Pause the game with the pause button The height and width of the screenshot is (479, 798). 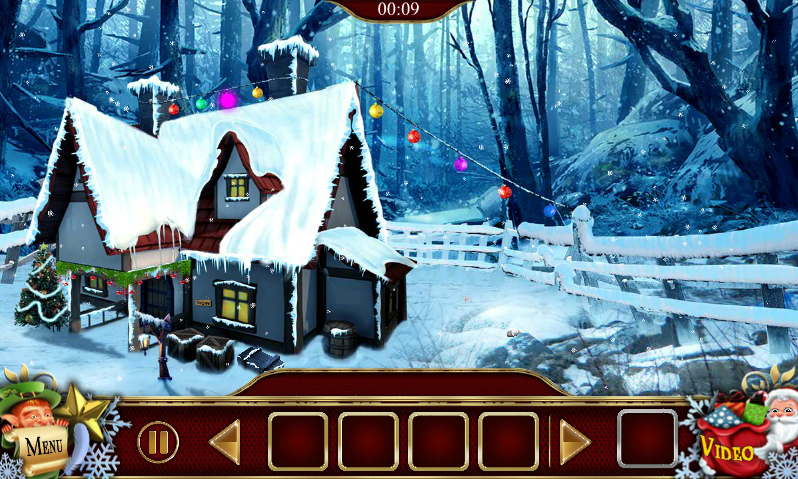click(158, 441)
